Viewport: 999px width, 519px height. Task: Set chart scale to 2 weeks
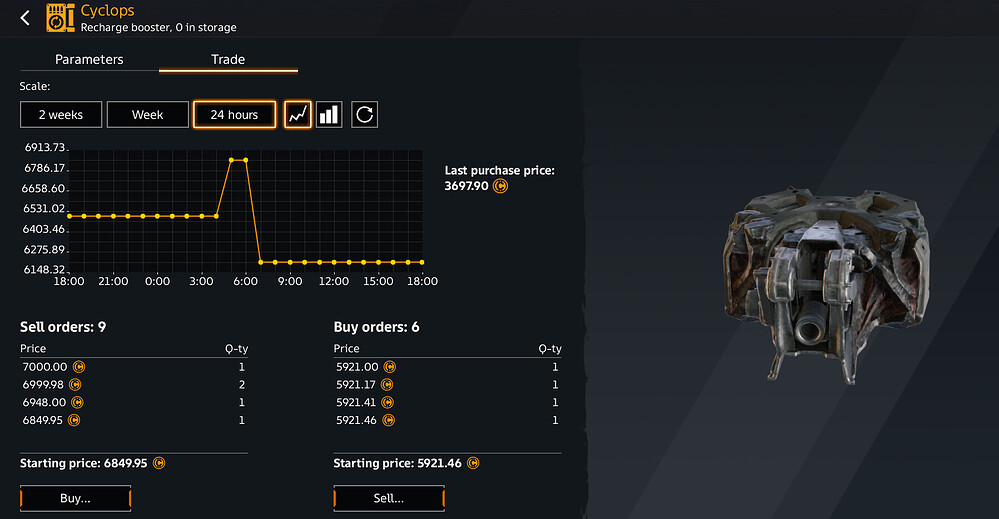point(61,115)
